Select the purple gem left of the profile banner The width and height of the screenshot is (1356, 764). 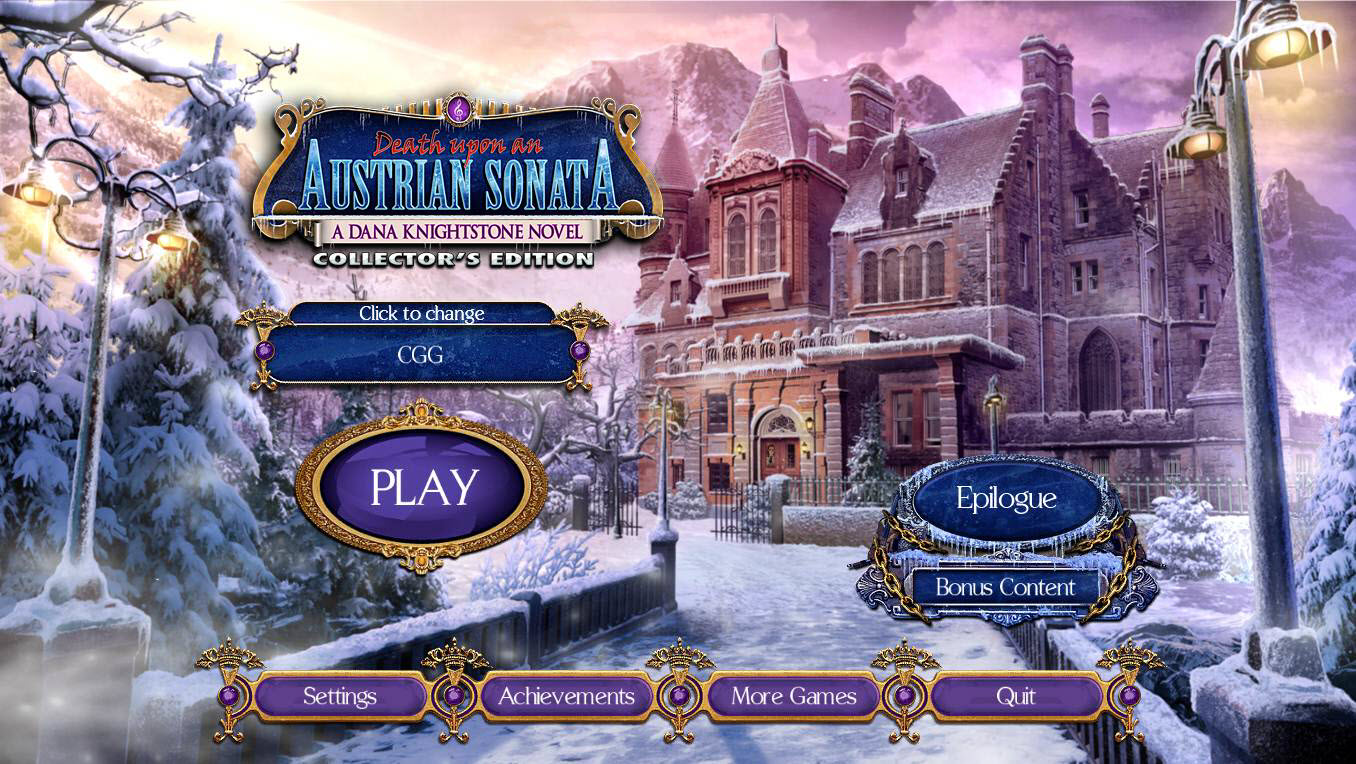(x=264, y=350)
